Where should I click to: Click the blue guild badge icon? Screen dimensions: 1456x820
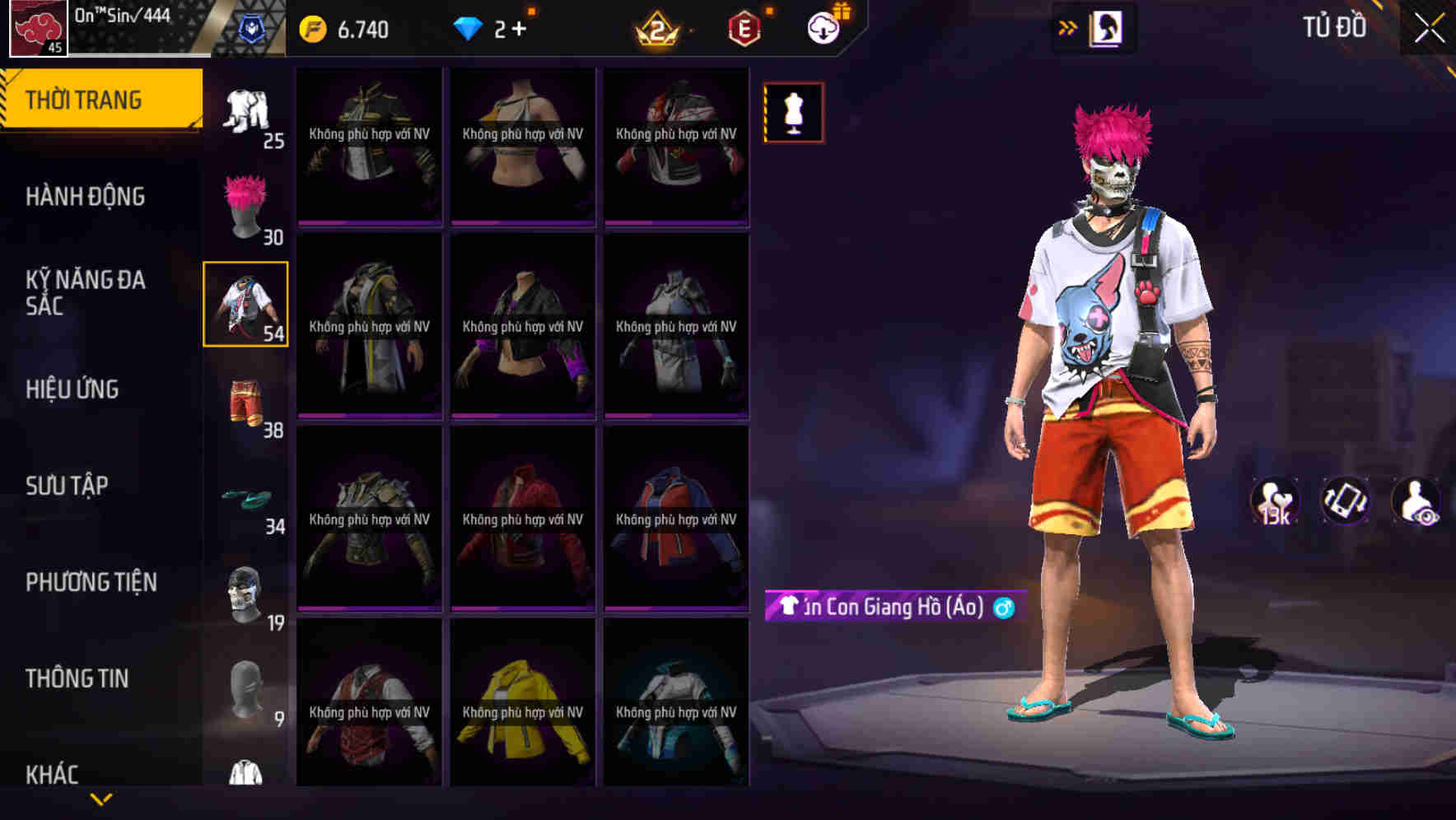click(x=253, y=27)
